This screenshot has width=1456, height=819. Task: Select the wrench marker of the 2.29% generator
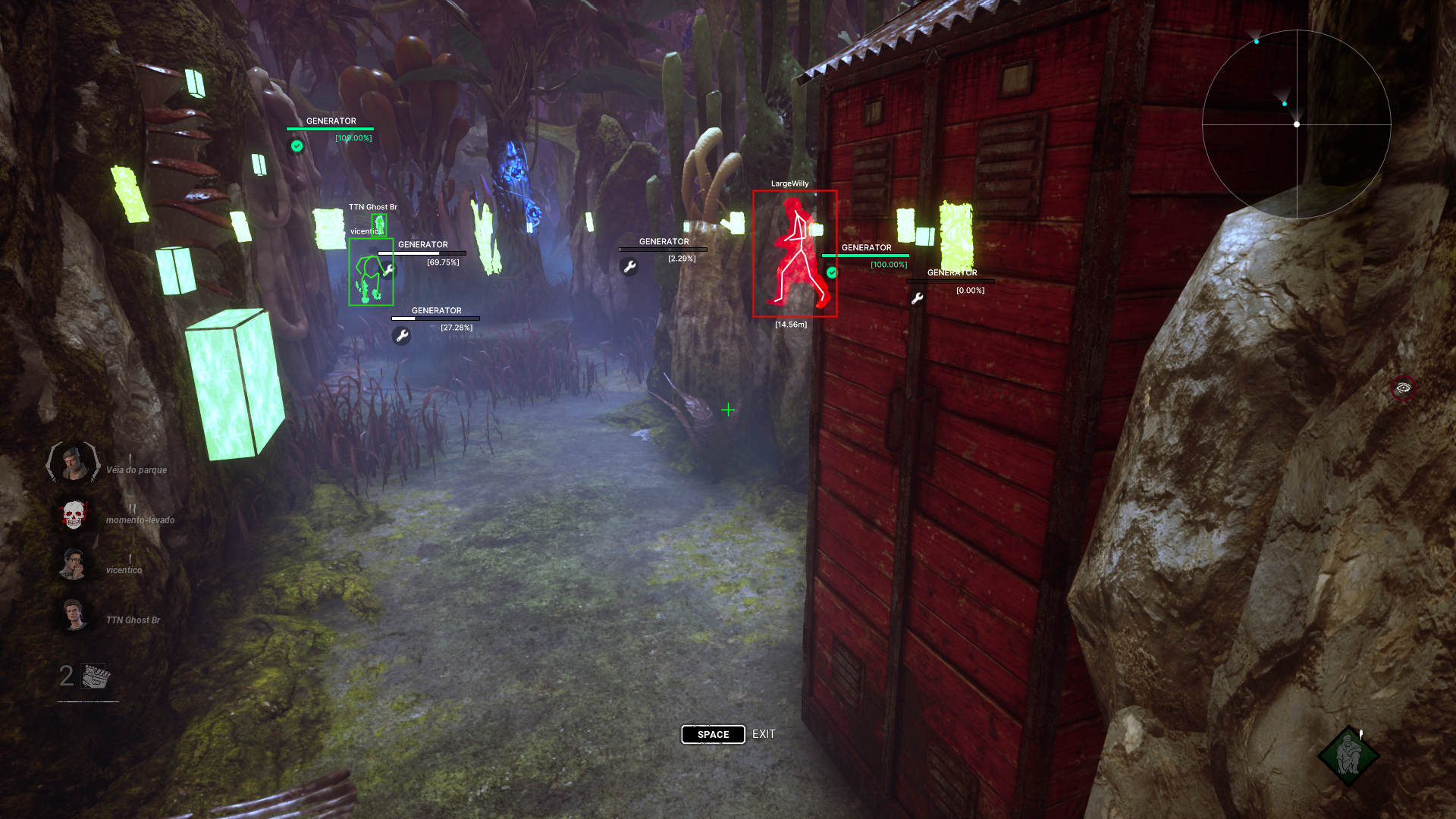click(x=629, y=267)
